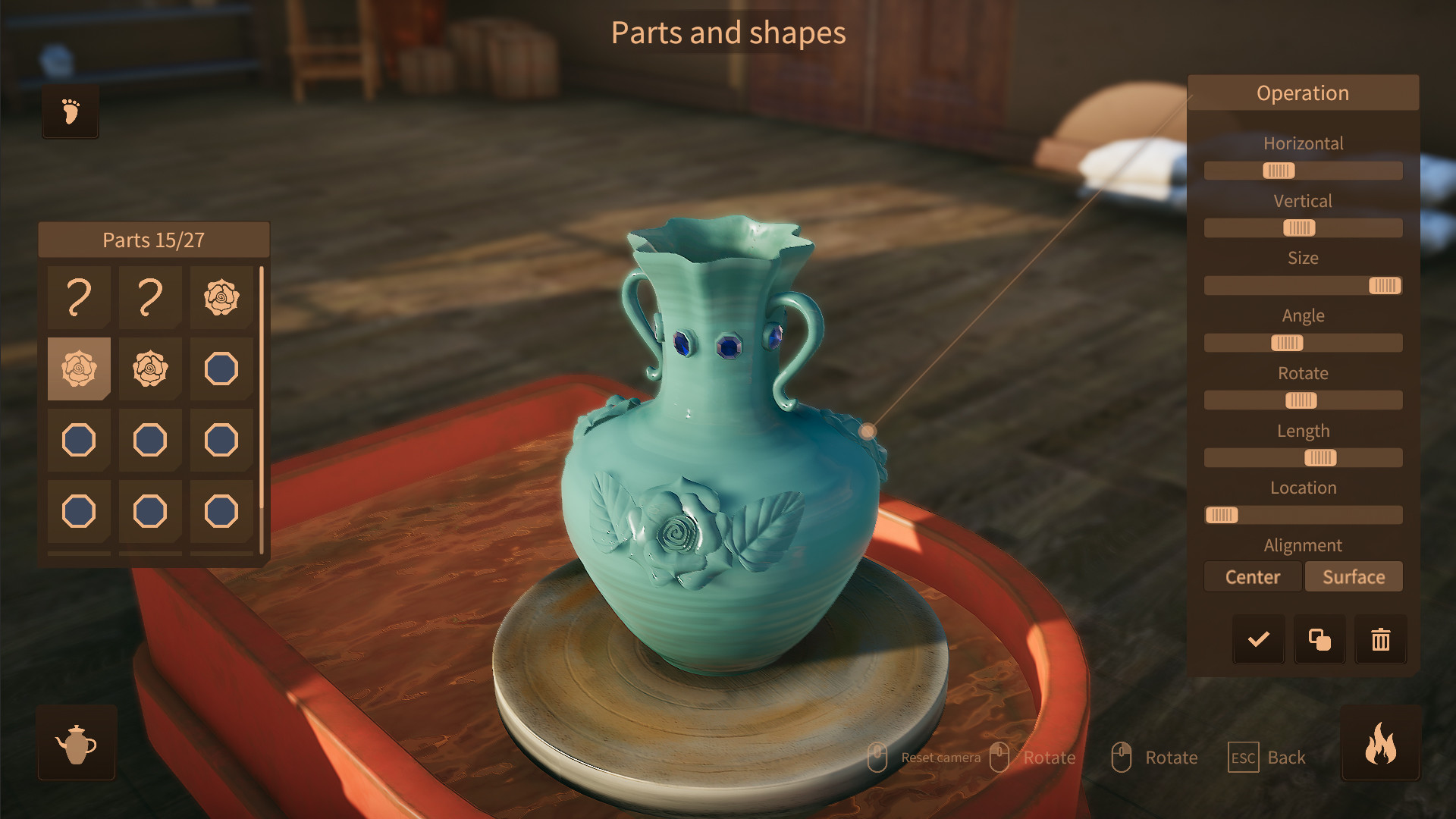
Task: Confirm part placement with the checkmark
Action: (1258, 639)
